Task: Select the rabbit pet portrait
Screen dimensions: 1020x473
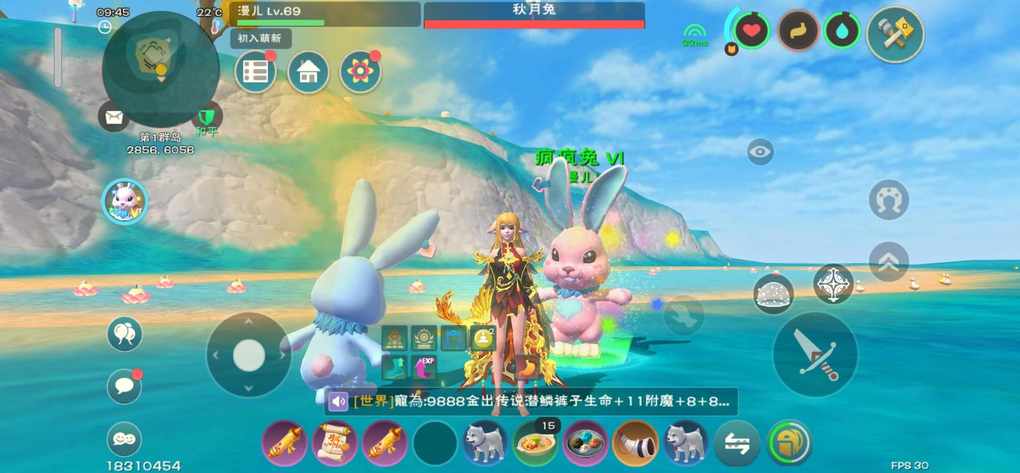Action: (x=125, y=201)
